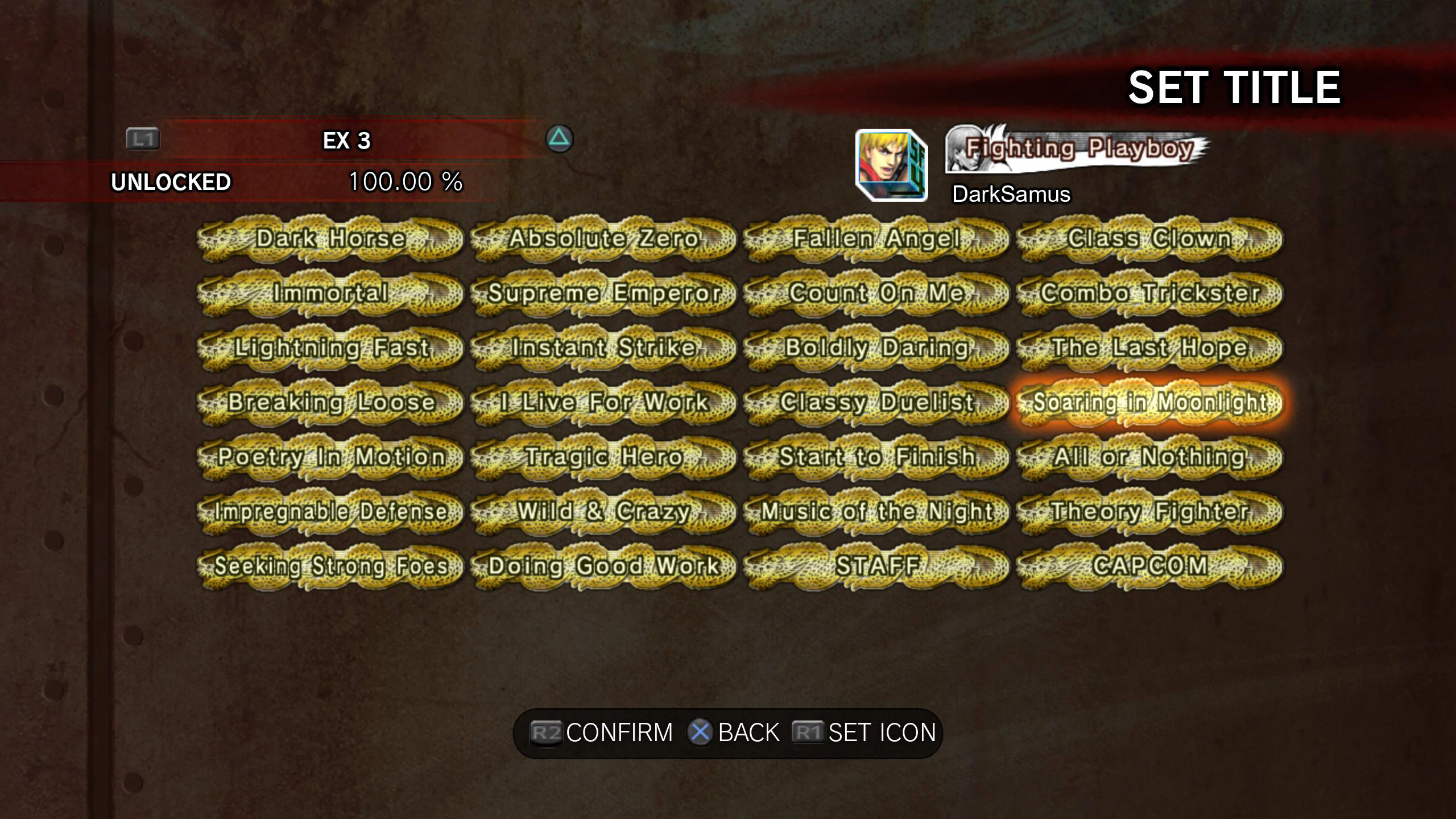Click the Triangle button indicator near EX 3

(561, 139)
